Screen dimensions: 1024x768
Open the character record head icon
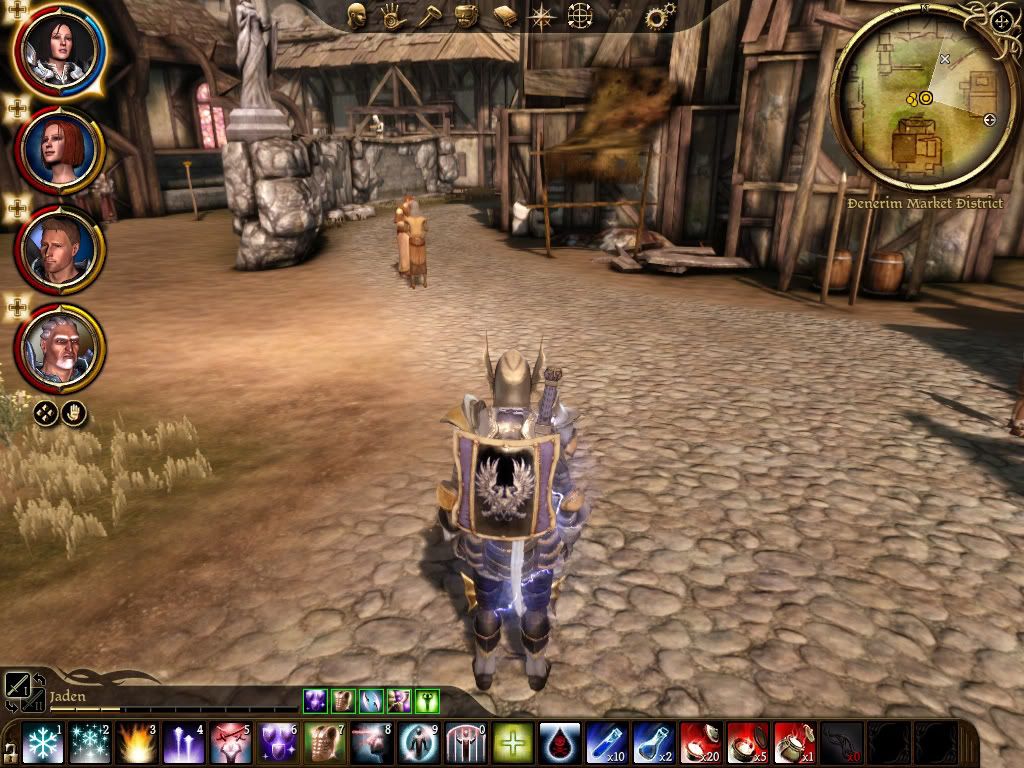357,15
